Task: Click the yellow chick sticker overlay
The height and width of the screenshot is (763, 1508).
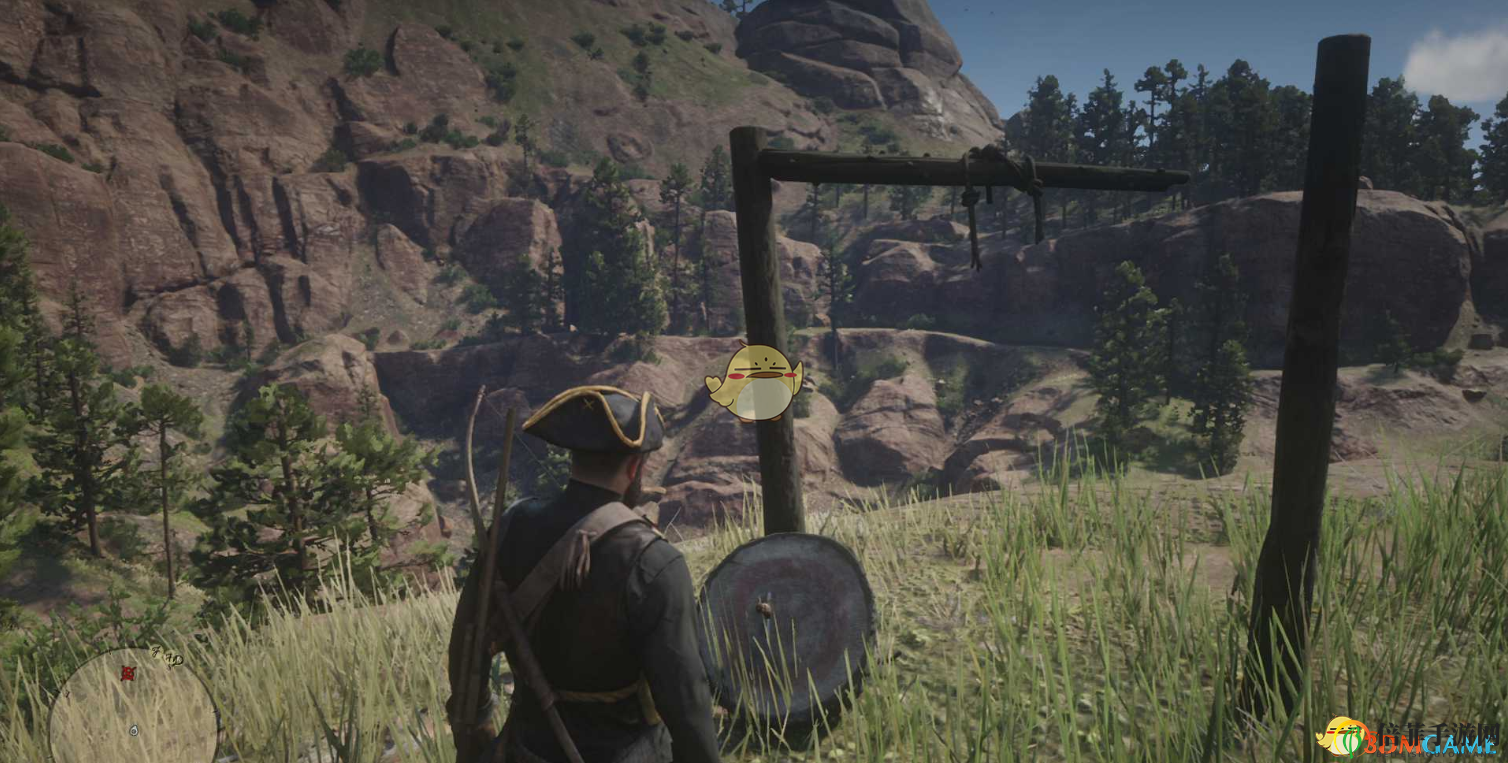Action: click(x=755, y=383)
